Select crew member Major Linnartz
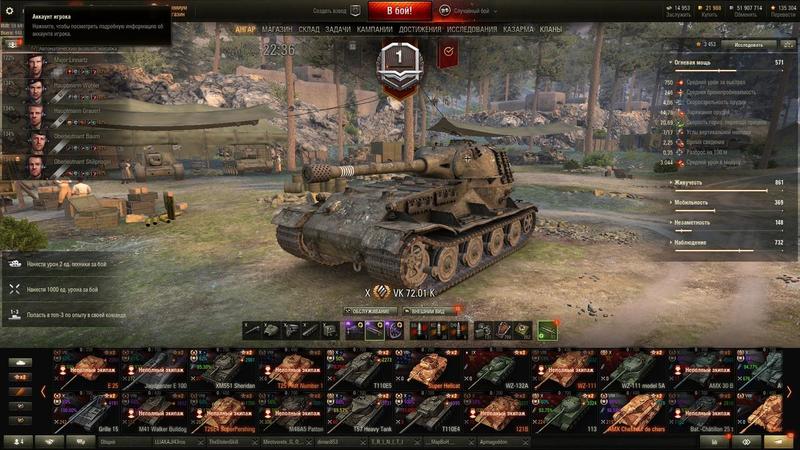 (x=60, y=61)
